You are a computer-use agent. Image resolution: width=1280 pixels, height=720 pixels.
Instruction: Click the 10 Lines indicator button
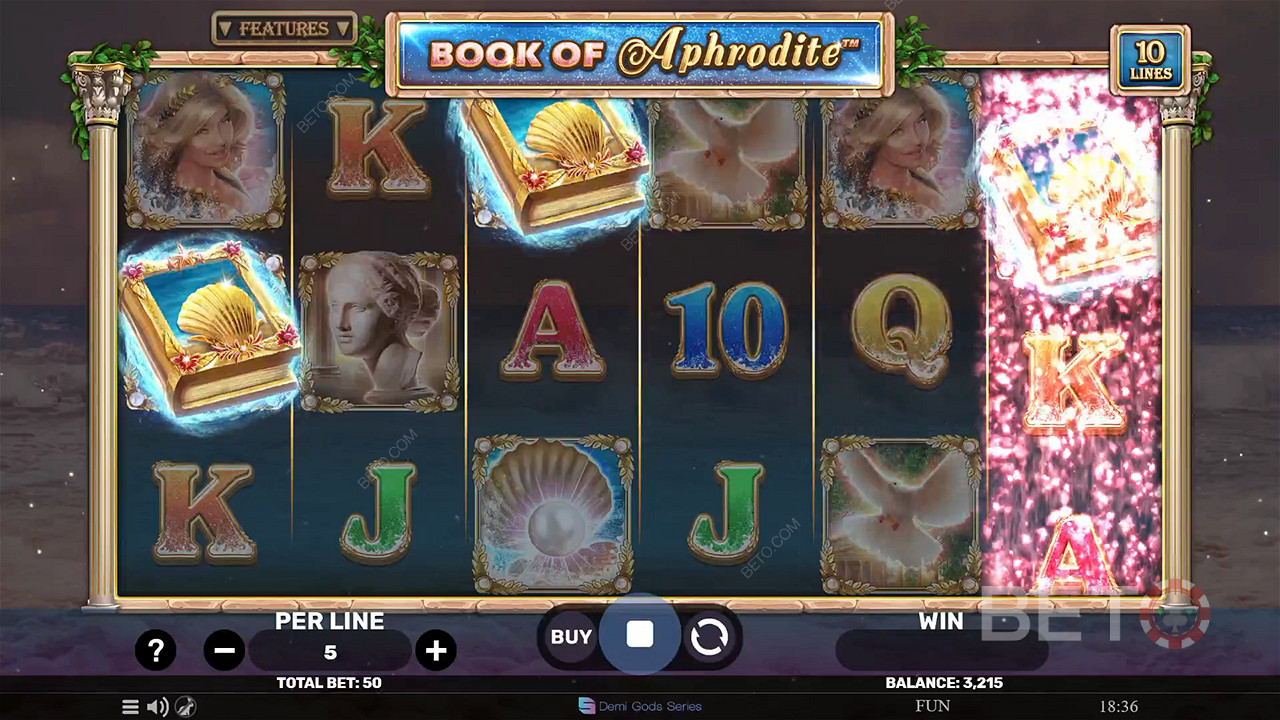(1150, 61)
